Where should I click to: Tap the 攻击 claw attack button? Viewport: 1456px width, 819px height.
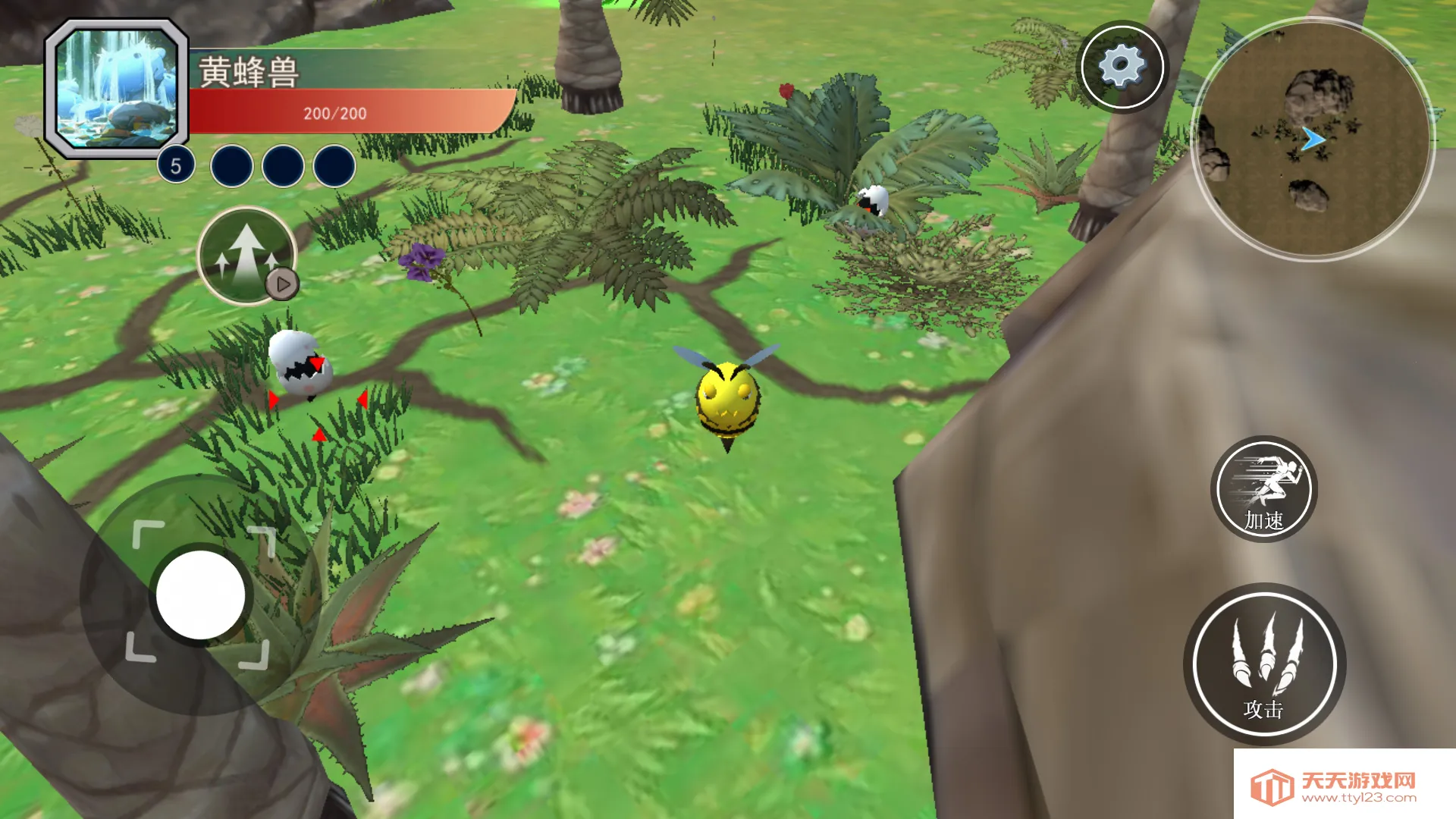click(1264, 664)
